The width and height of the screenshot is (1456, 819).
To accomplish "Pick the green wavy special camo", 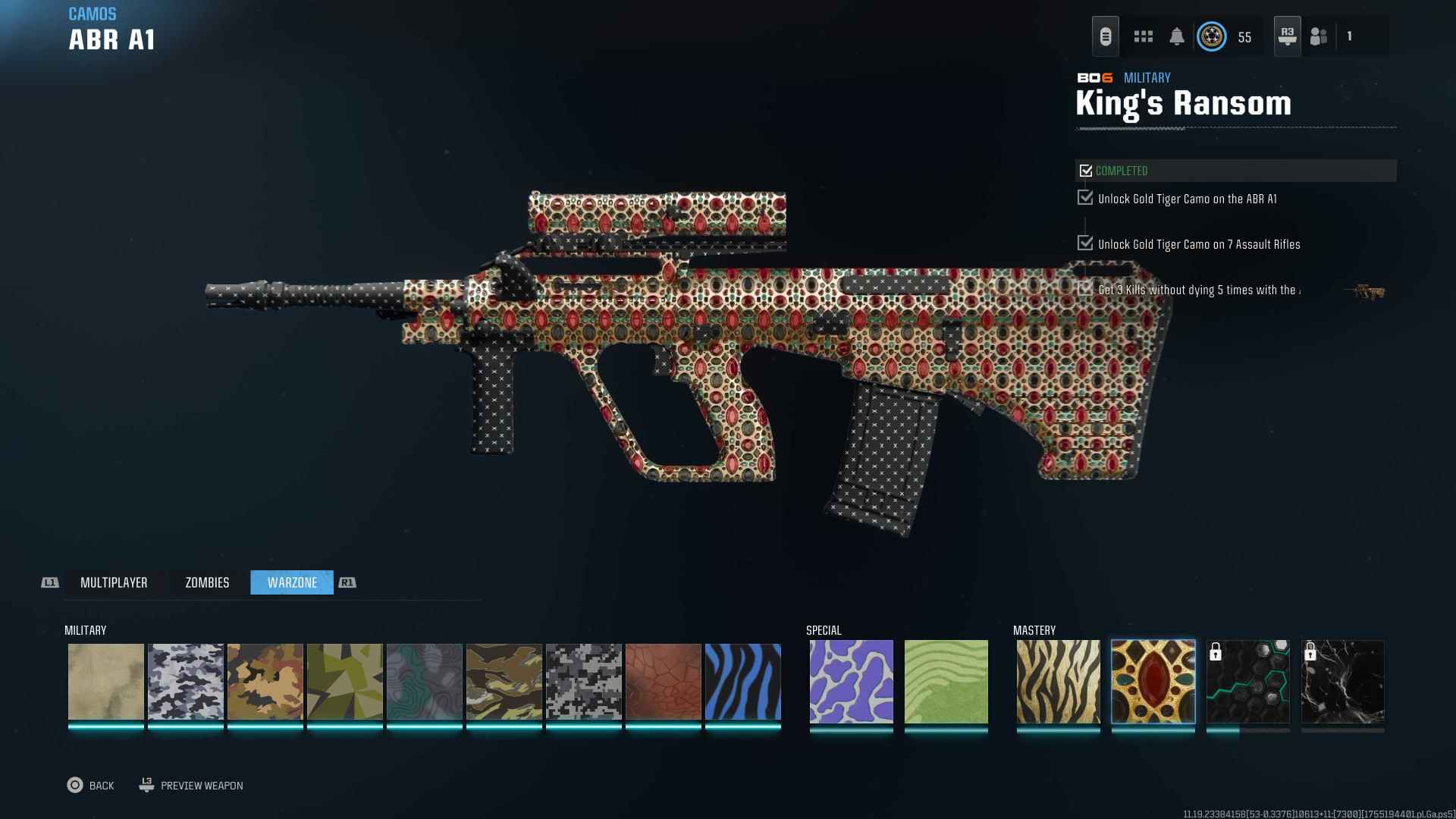I will pos(946,682).
